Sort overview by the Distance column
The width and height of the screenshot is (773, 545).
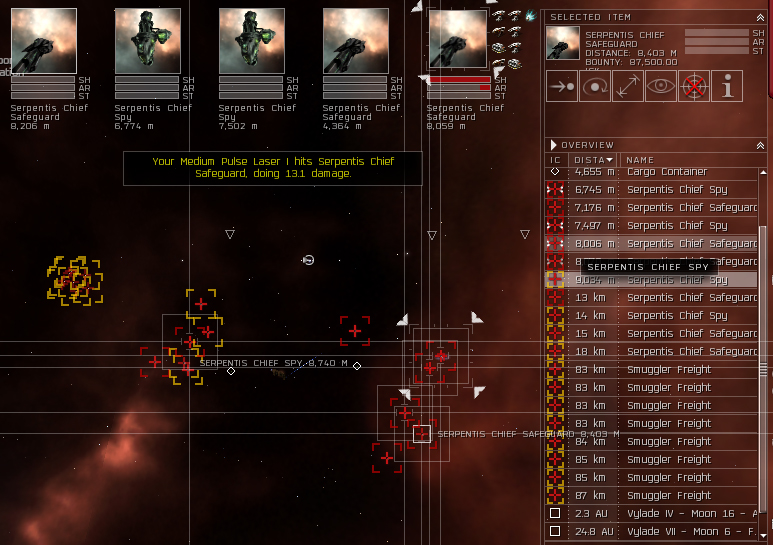[593, 159]
